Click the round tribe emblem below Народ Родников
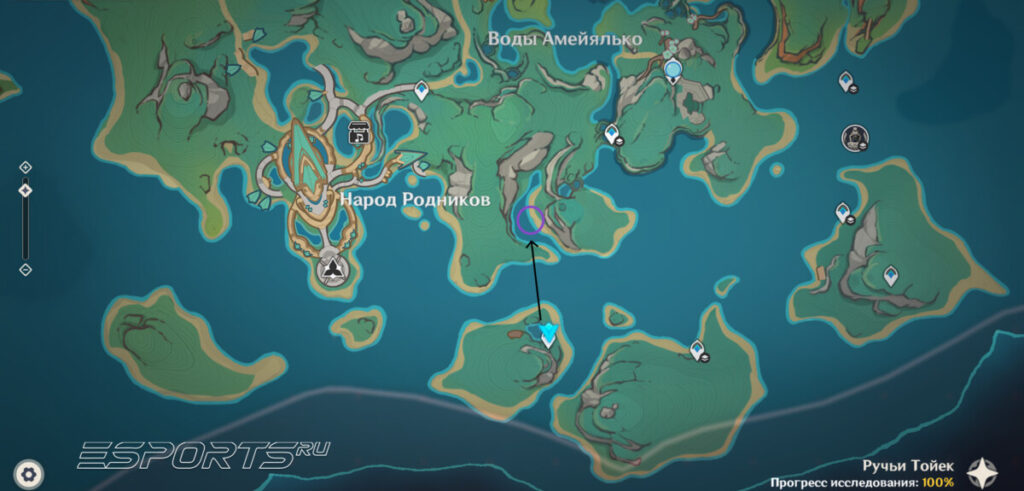This screenshot has height=491, width=1024. 331,269
